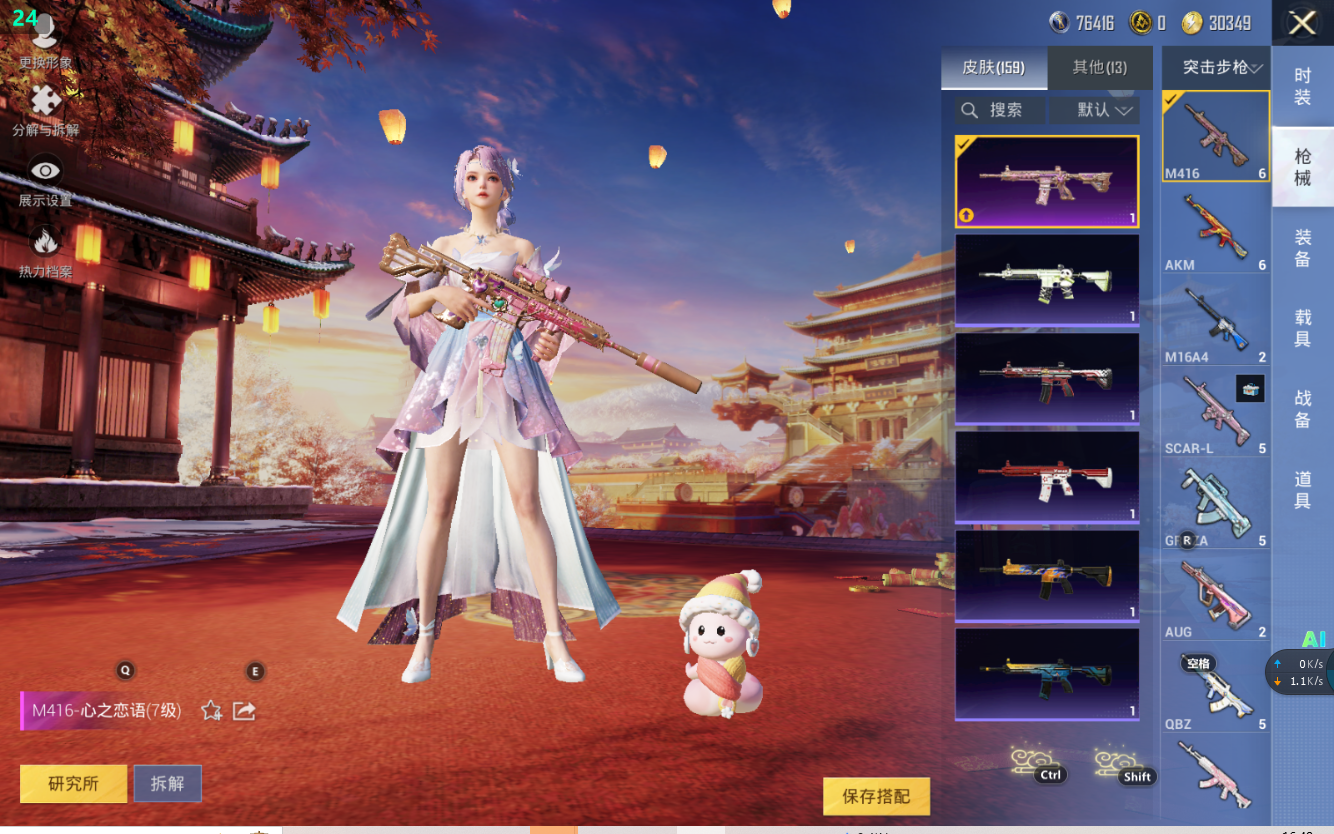
Task: Open the 突击步枪 weapon type dropdown
Action: point(1216,68)
